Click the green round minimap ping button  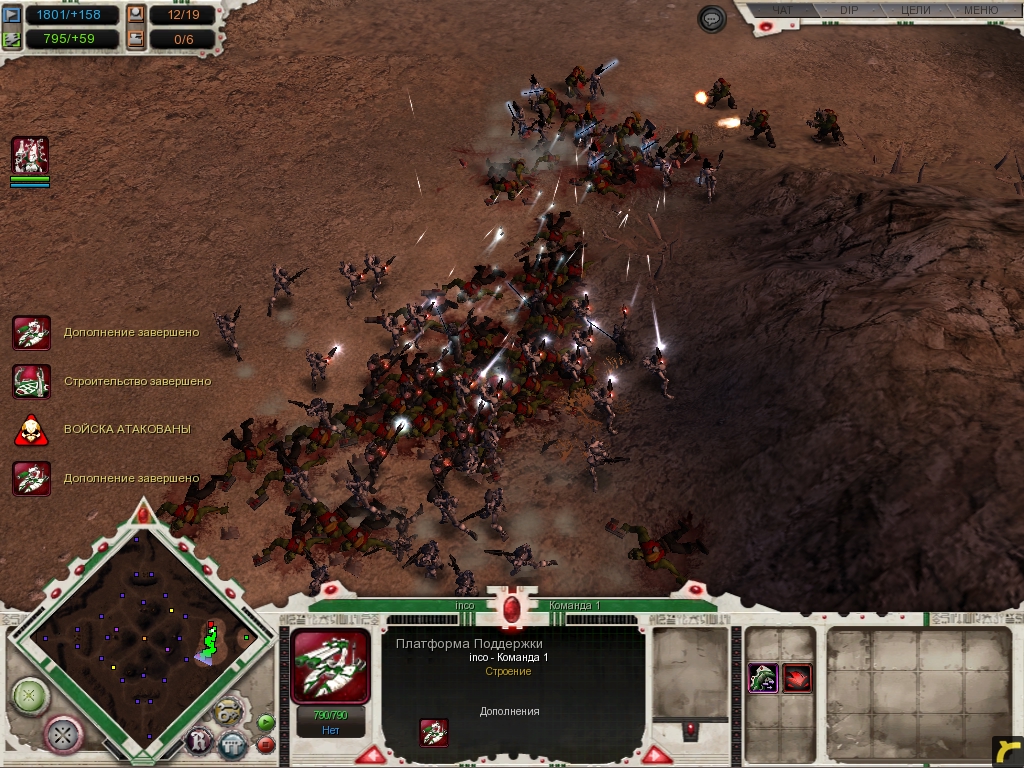[30, 695]
